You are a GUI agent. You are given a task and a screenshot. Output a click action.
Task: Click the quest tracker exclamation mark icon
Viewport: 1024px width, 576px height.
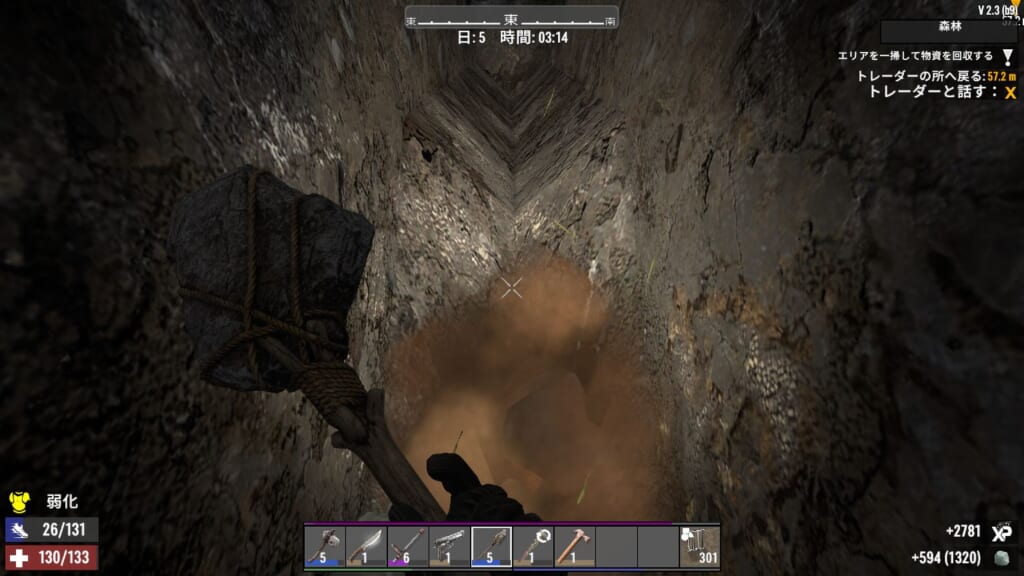click(1008, 57)
